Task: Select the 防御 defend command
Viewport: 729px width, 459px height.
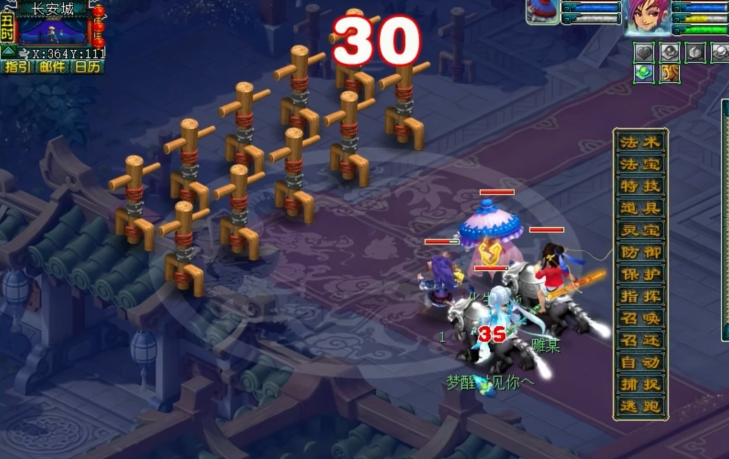Action: 641,252
